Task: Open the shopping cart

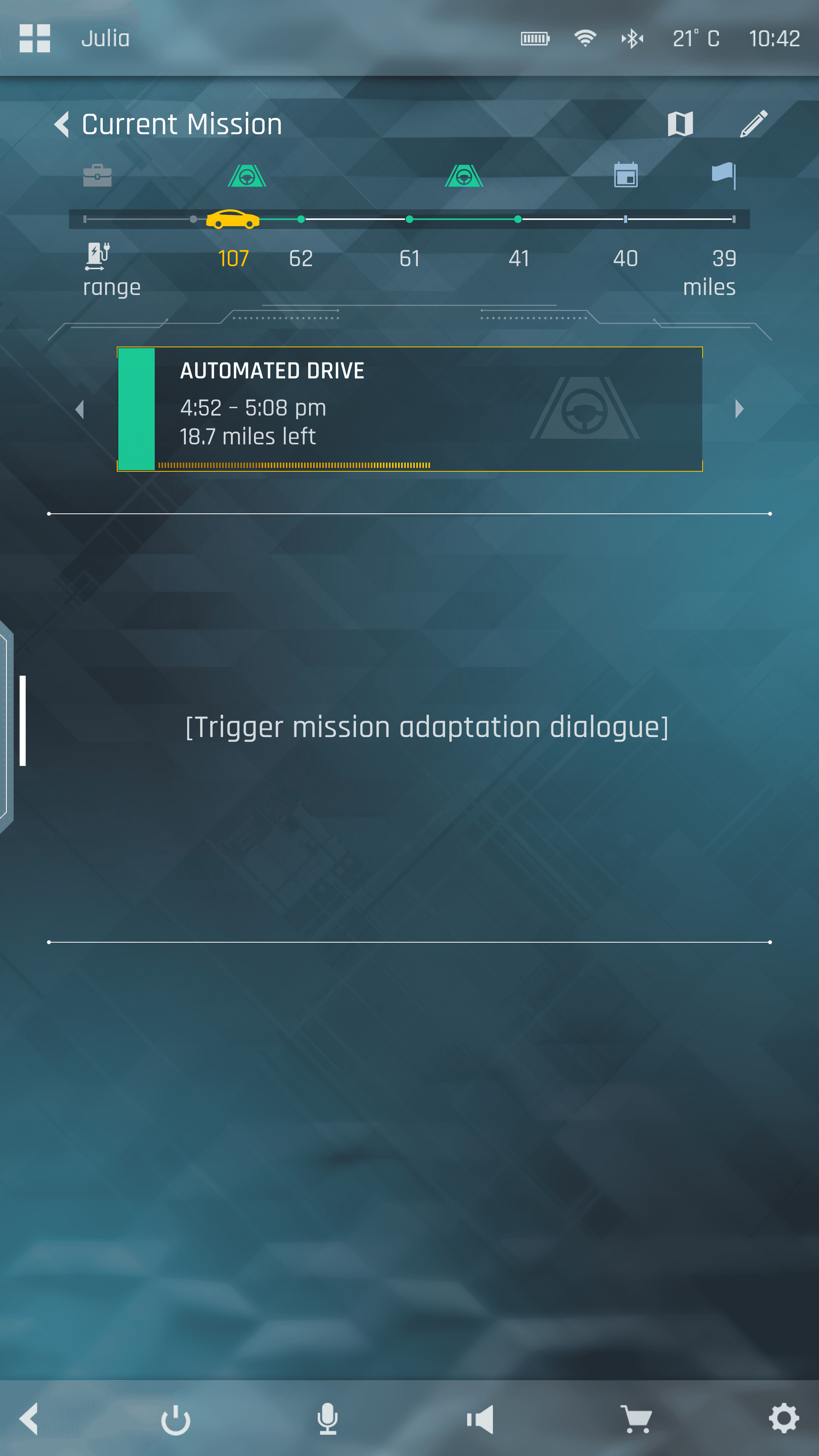Action: (636, 1419)
